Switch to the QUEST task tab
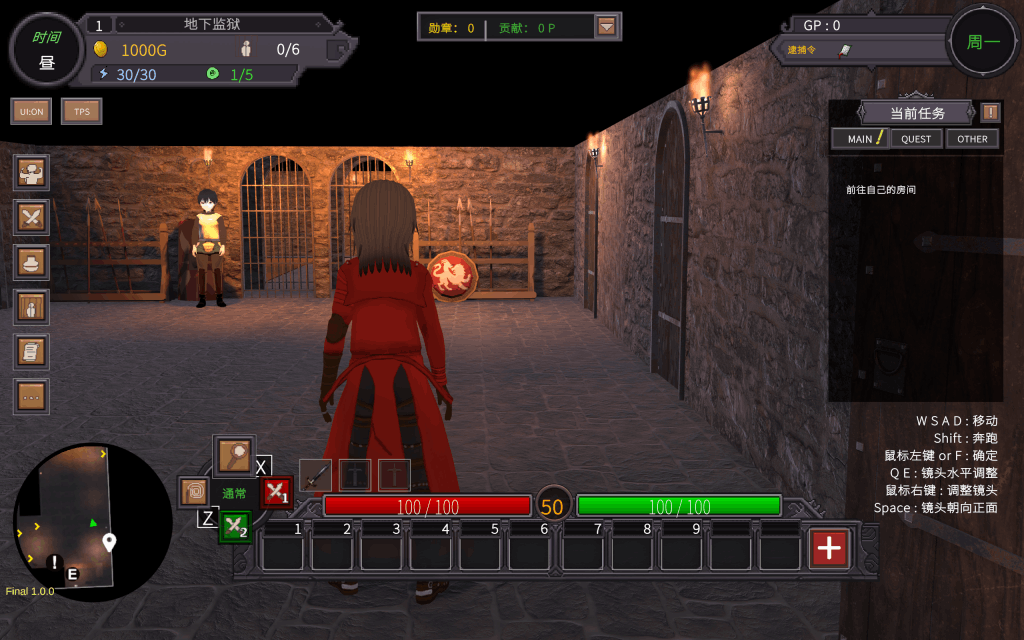Viewport: 1024px width, 640px height. 916,139
